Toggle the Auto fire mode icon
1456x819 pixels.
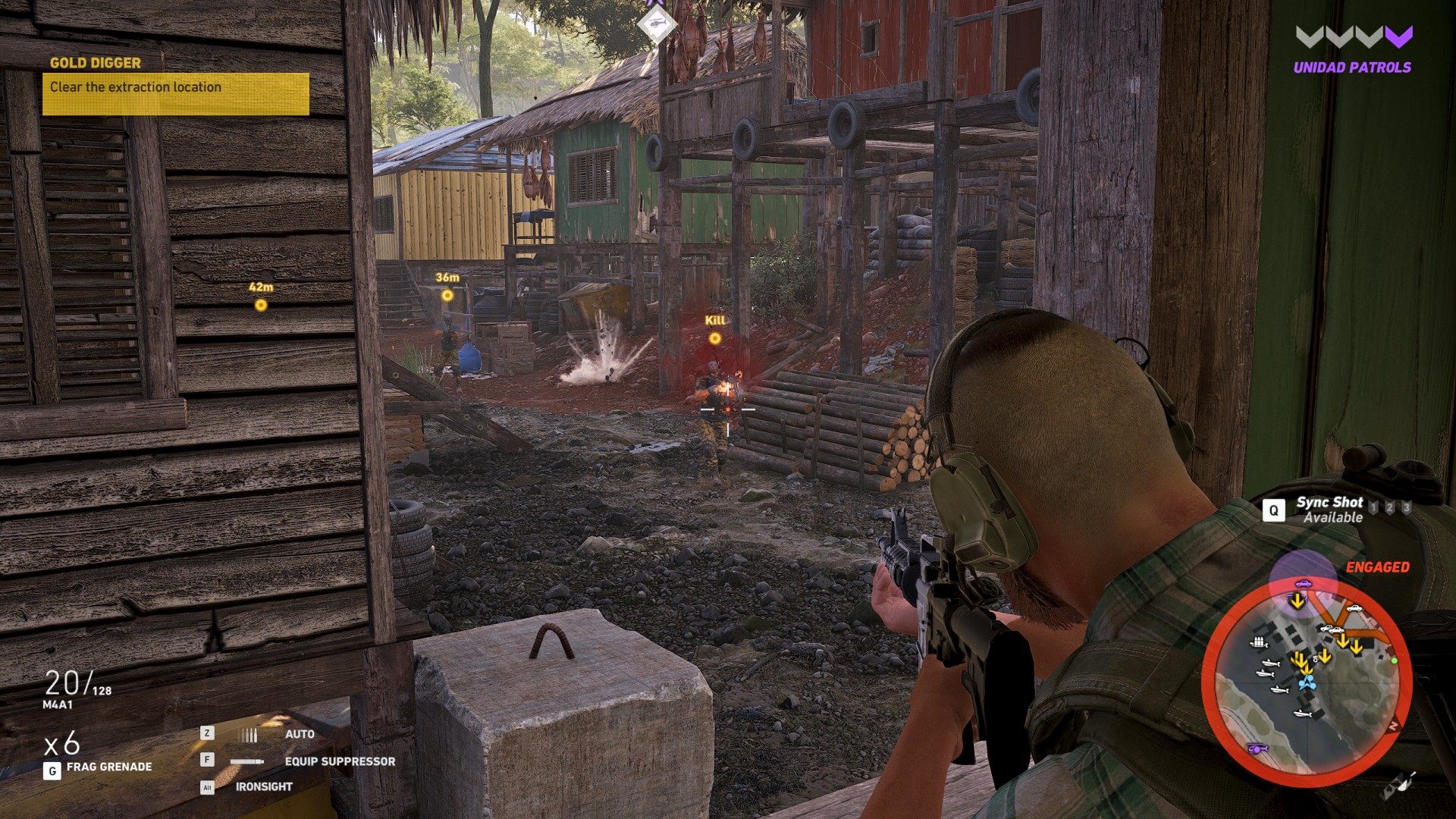[x=248, y=735]
